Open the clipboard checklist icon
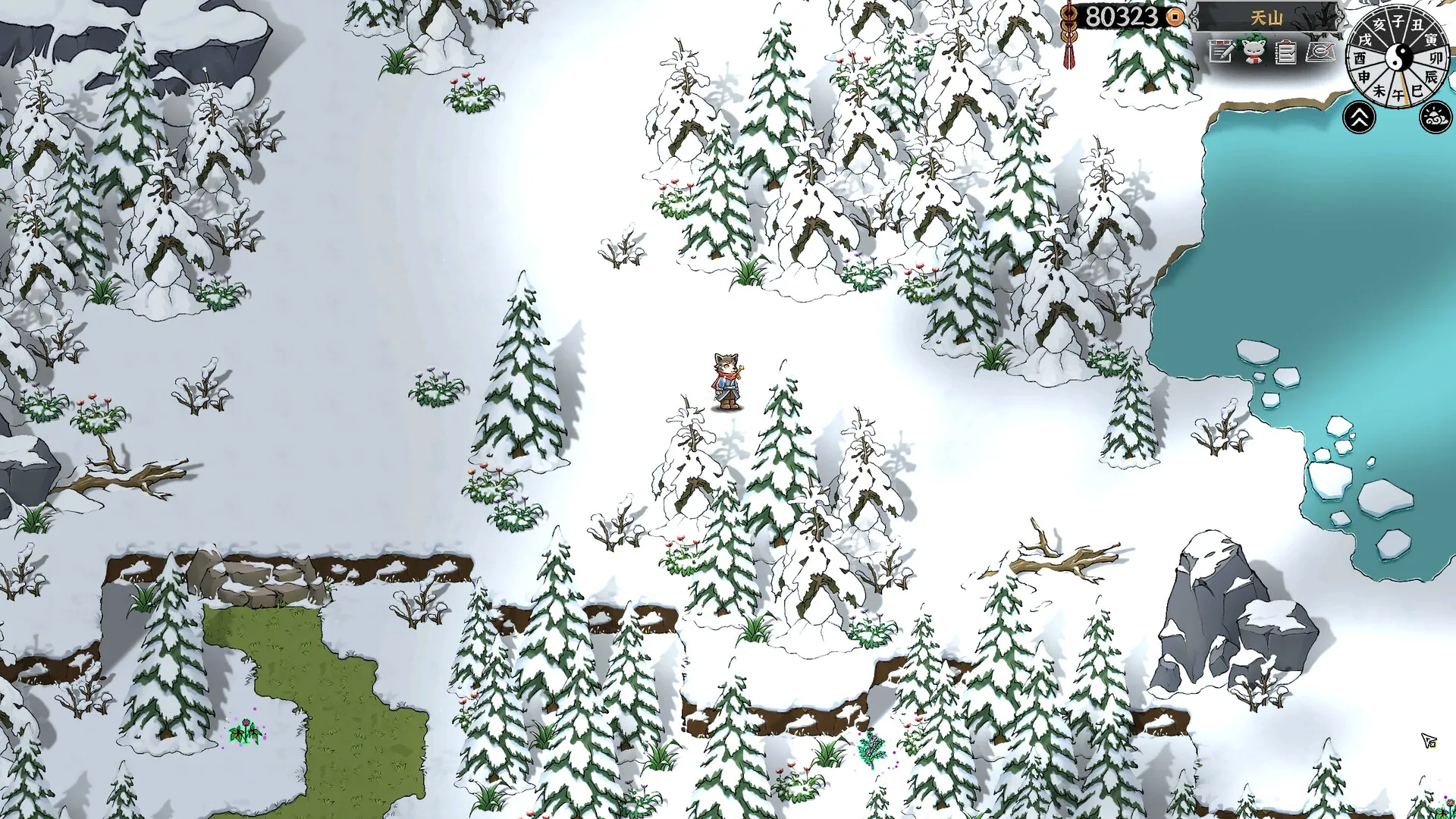Viewport: 1456px width, 819px height. click(1285, 52)
